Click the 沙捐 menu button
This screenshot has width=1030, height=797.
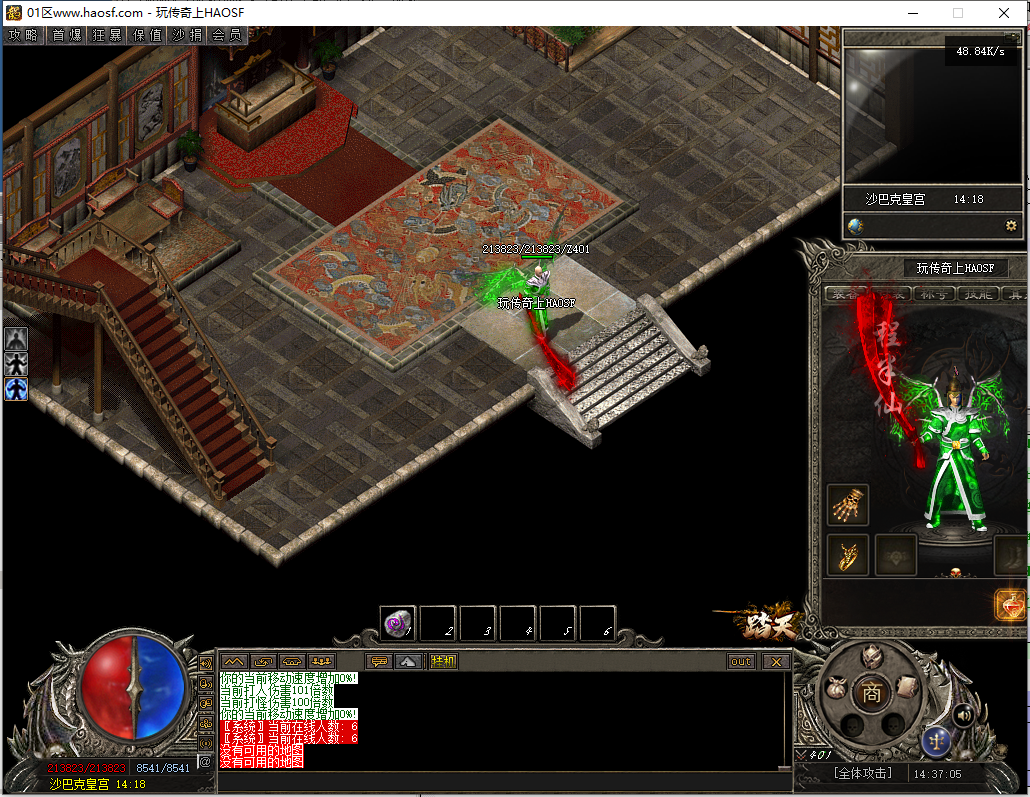point(187,35)
